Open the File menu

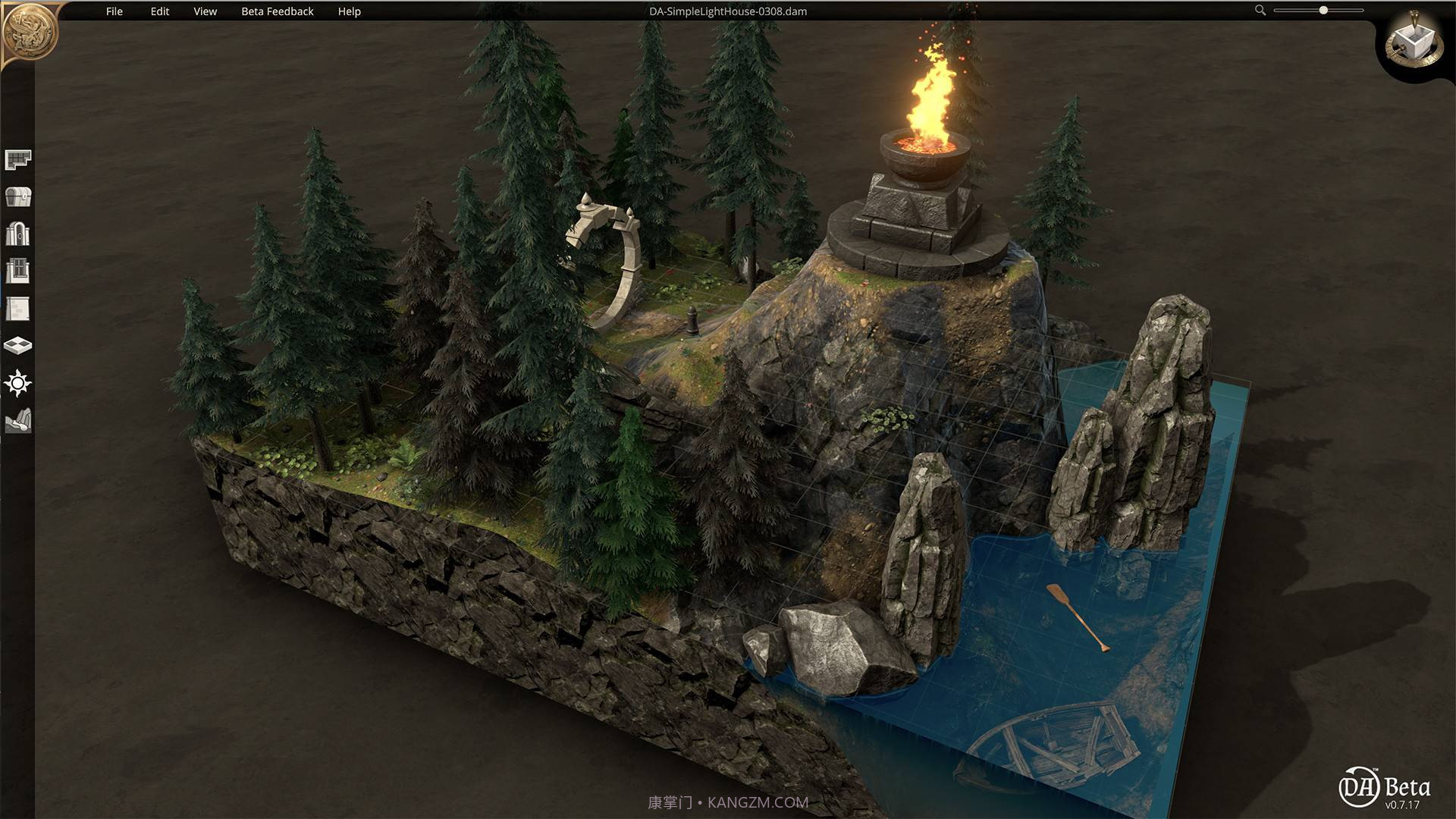click(x=115, y=11)
